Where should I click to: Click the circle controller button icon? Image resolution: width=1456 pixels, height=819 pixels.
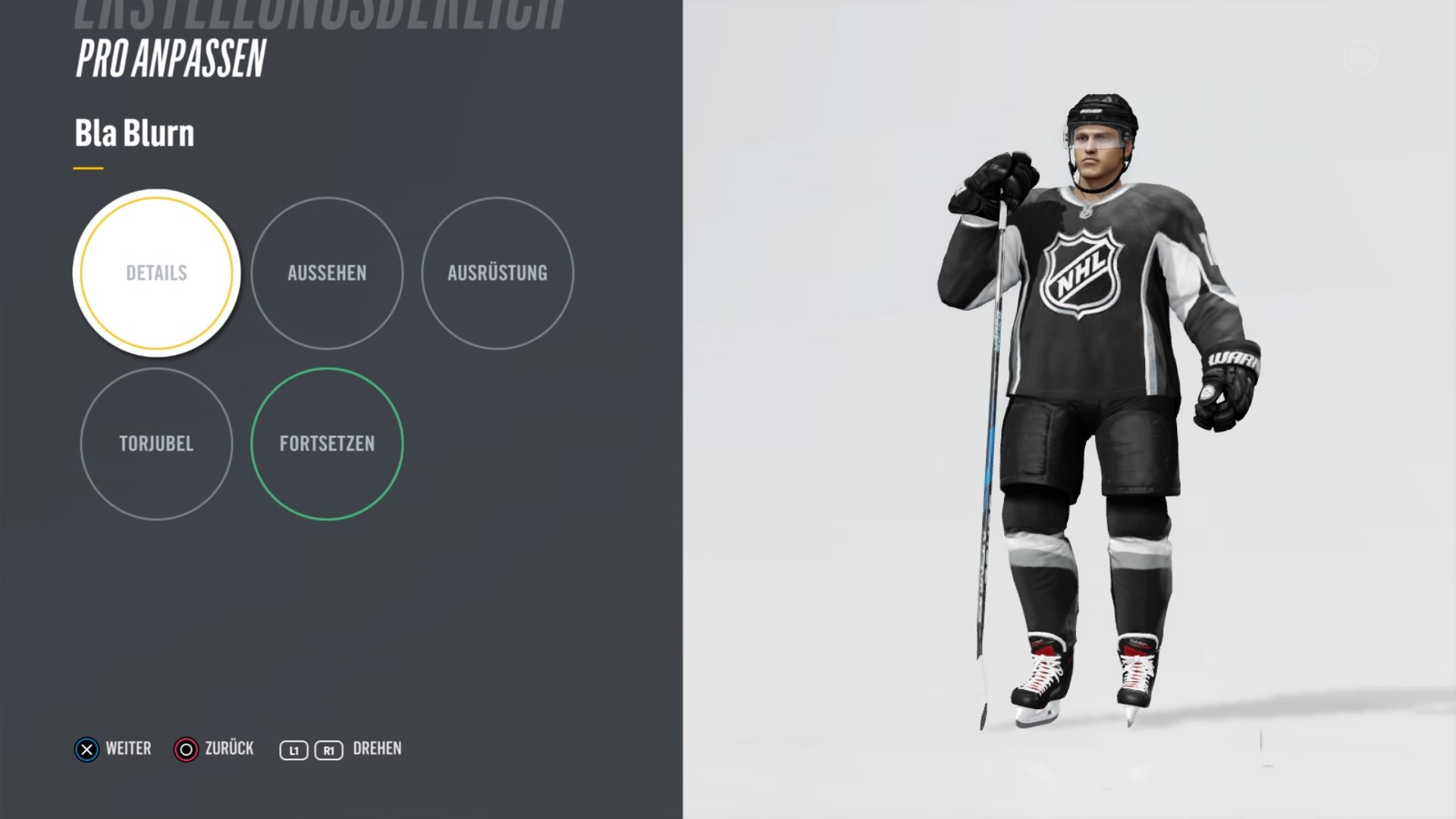[184, 749]
